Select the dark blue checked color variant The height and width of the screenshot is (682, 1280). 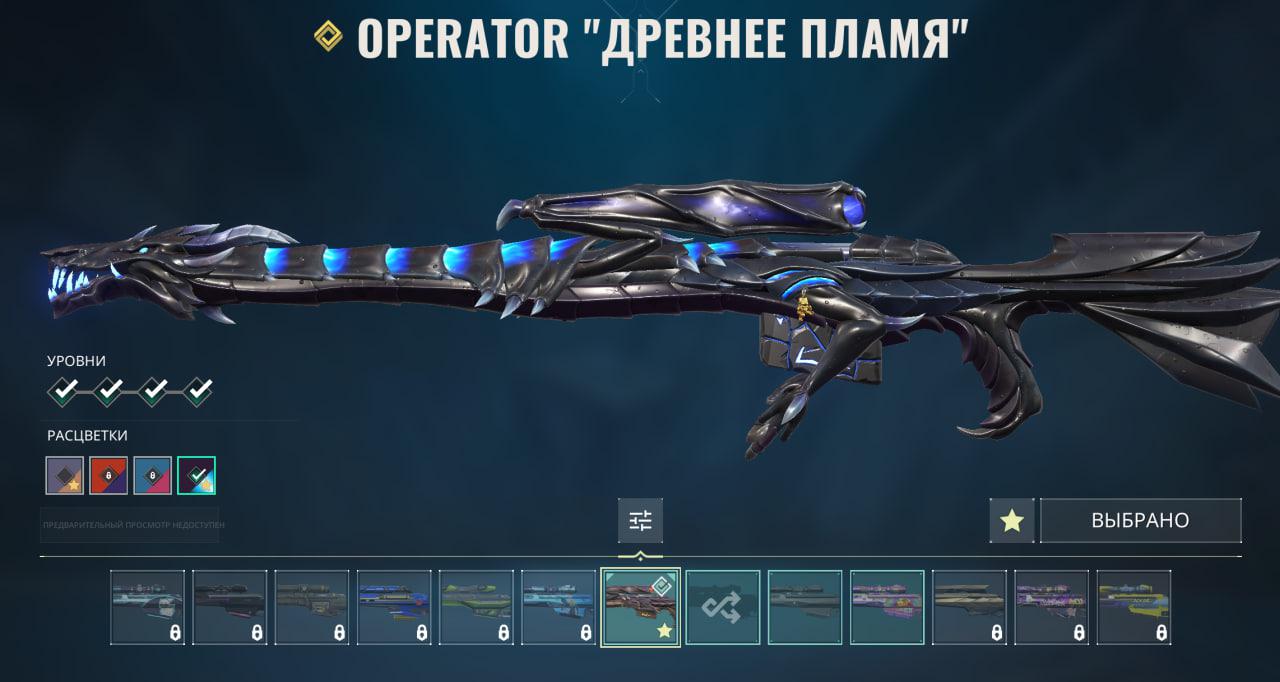197,475
